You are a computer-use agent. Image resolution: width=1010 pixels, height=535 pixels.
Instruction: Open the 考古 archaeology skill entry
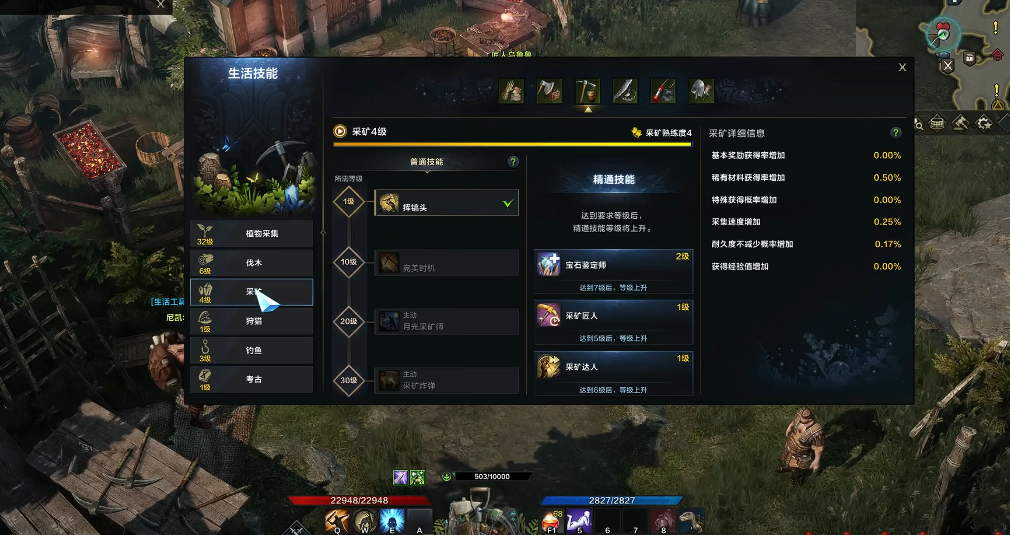(x=252, y=379)
